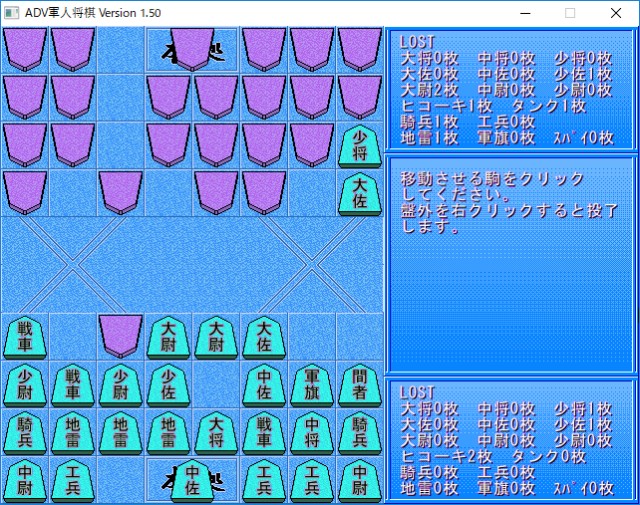Select the 大佐 directly beneath the 少将
The image size is (640, 505).
click(360, 193)
